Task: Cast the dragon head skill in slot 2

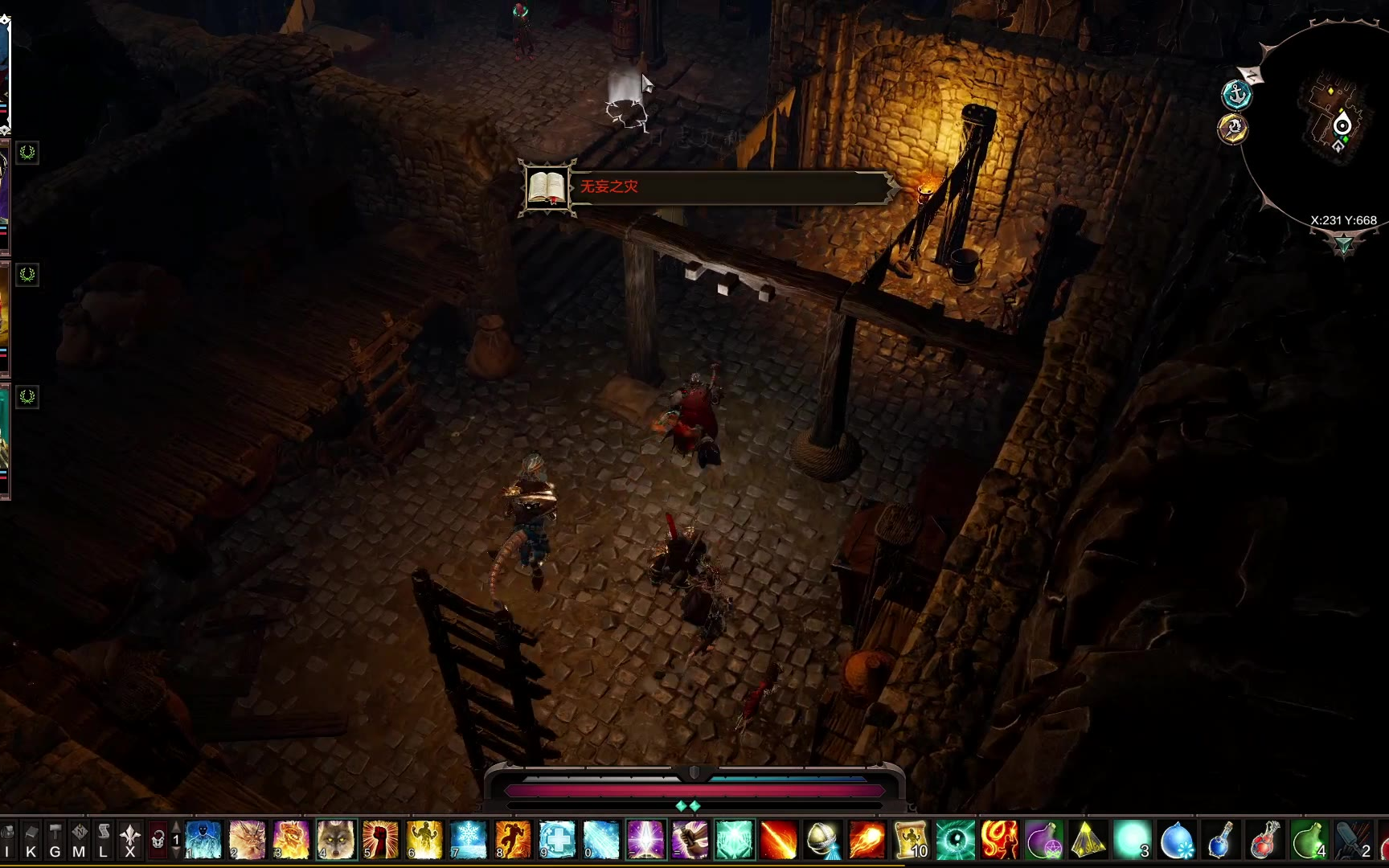Action: click(248, 840)
